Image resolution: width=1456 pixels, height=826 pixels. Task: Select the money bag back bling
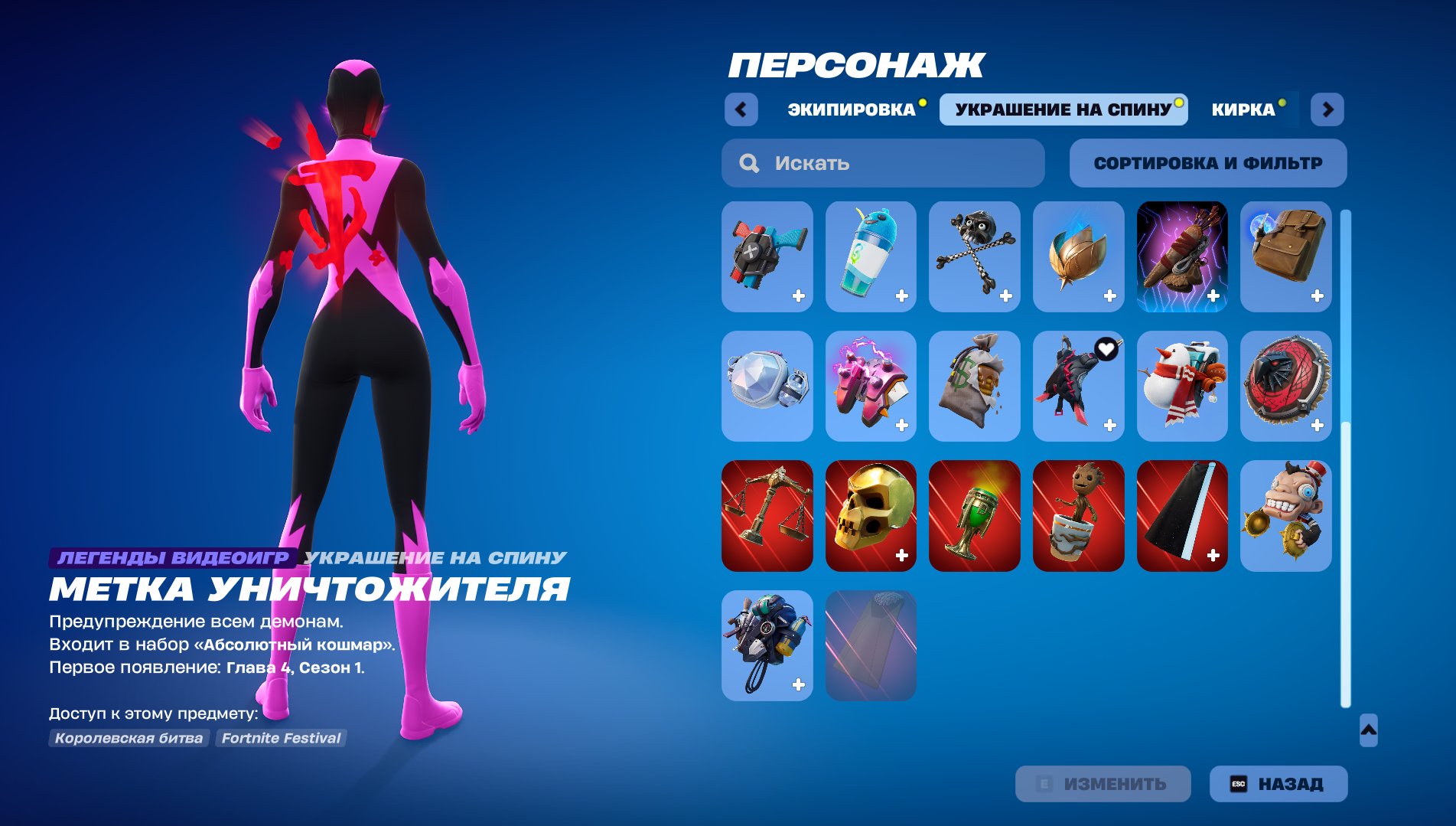pos(975,386)
